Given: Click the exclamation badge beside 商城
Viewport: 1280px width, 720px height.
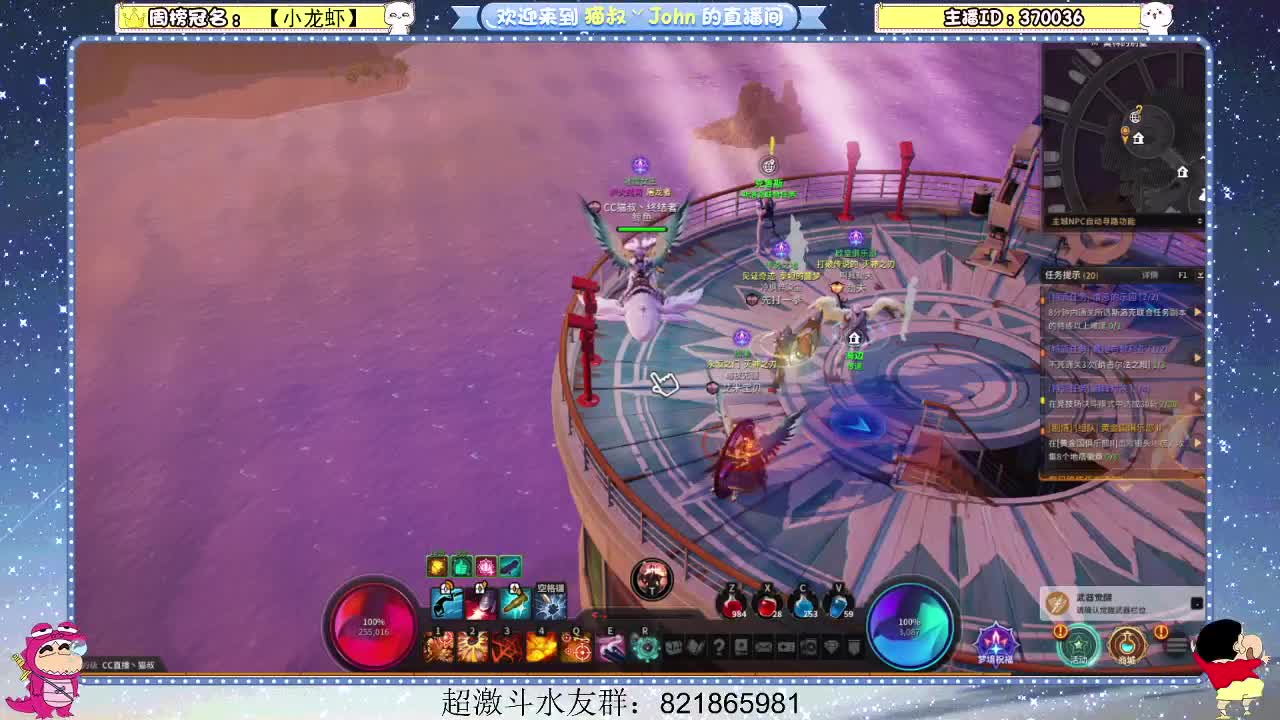Looking at the screenshot, I should click(1160, 630).
